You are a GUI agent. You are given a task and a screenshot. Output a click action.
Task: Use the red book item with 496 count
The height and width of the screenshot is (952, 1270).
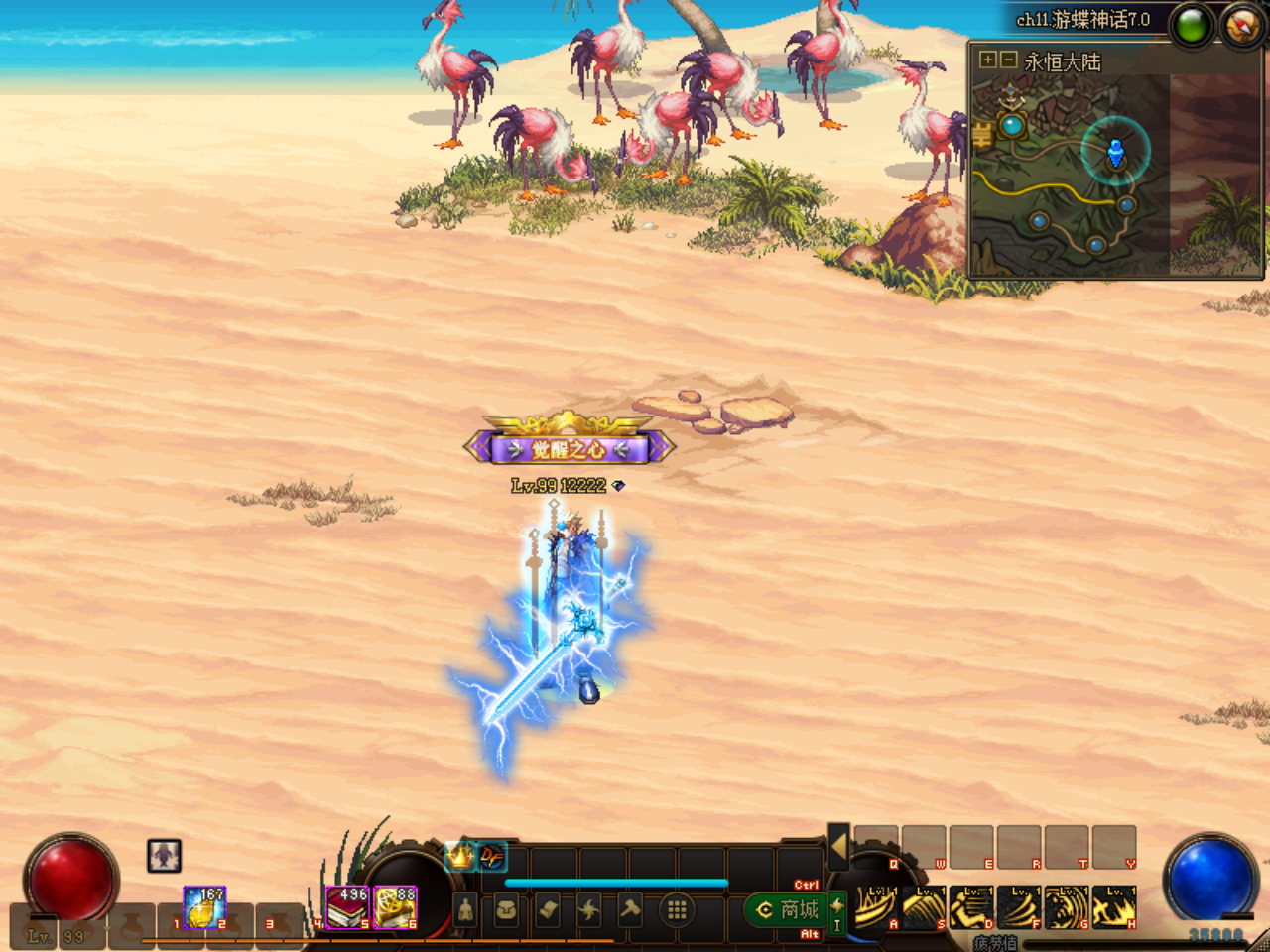pos(348,907)
